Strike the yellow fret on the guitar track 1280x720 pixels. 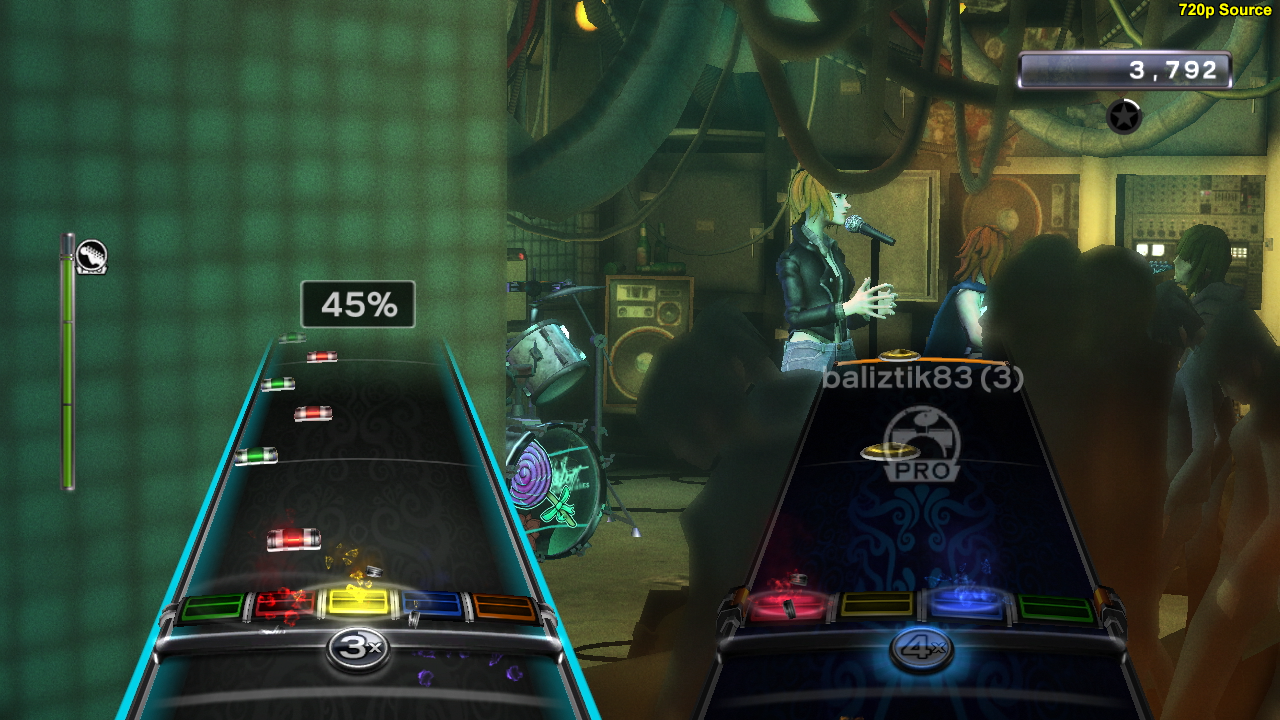[x=358, y=602]
